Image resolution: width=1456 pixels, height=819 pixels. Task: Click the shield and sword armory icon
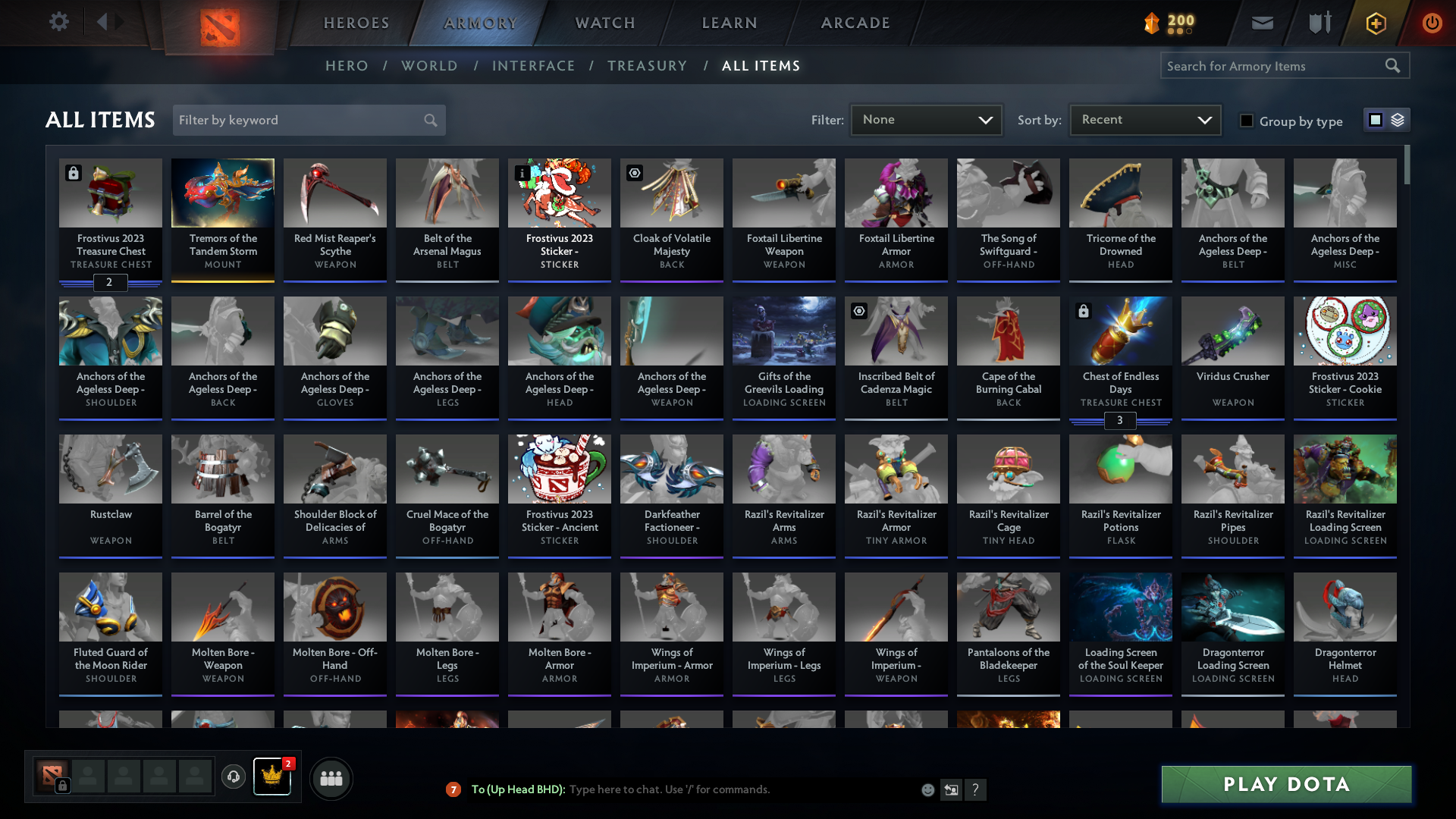pos(1318,23)
